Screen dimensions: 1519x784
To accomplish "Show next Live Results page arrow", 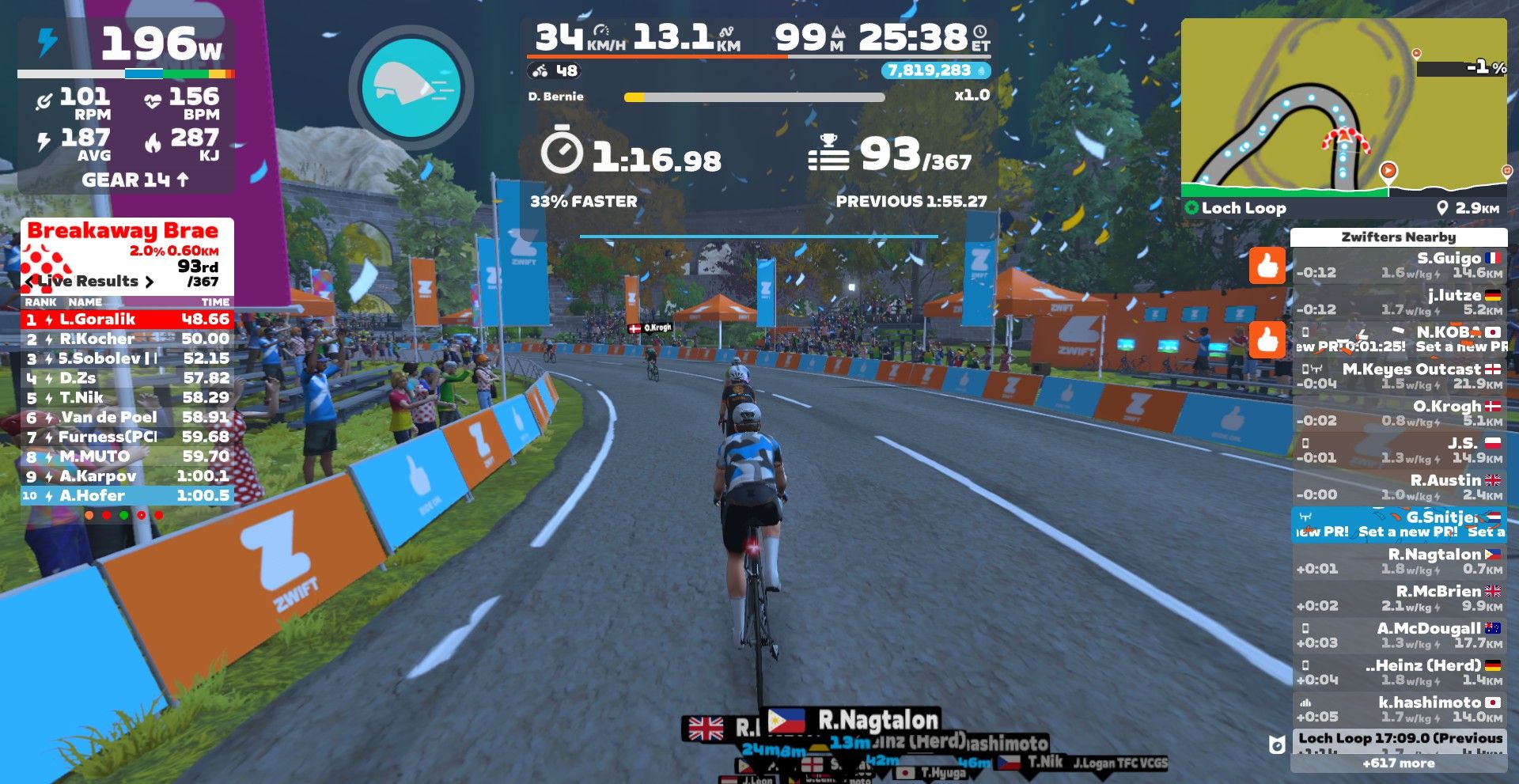I will pos(149,282).
